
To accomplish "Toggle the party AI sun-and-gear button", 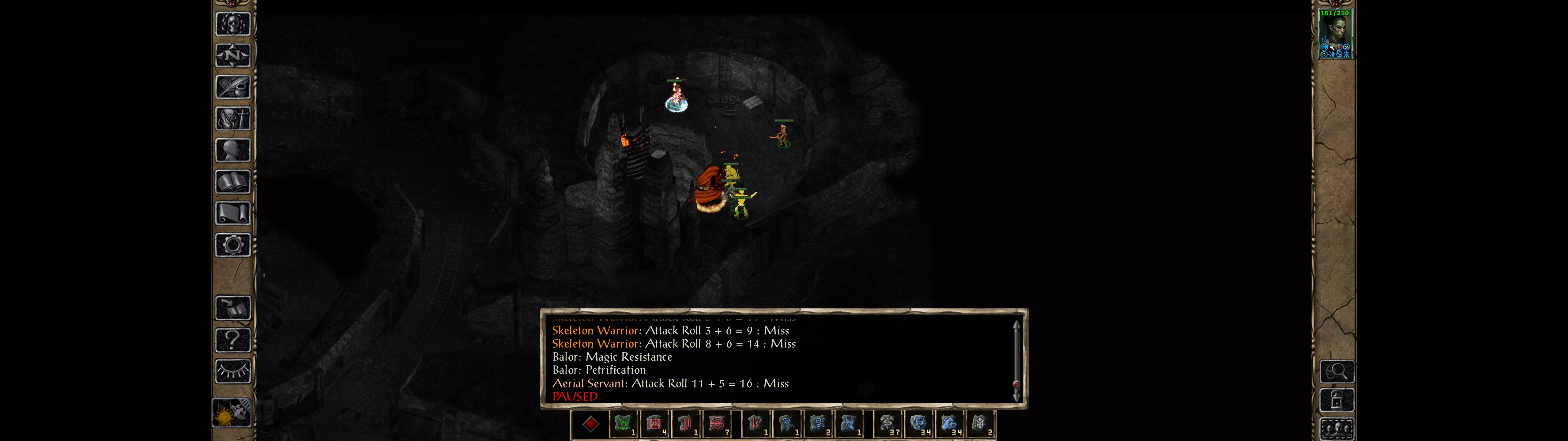I will coord(232,413).
